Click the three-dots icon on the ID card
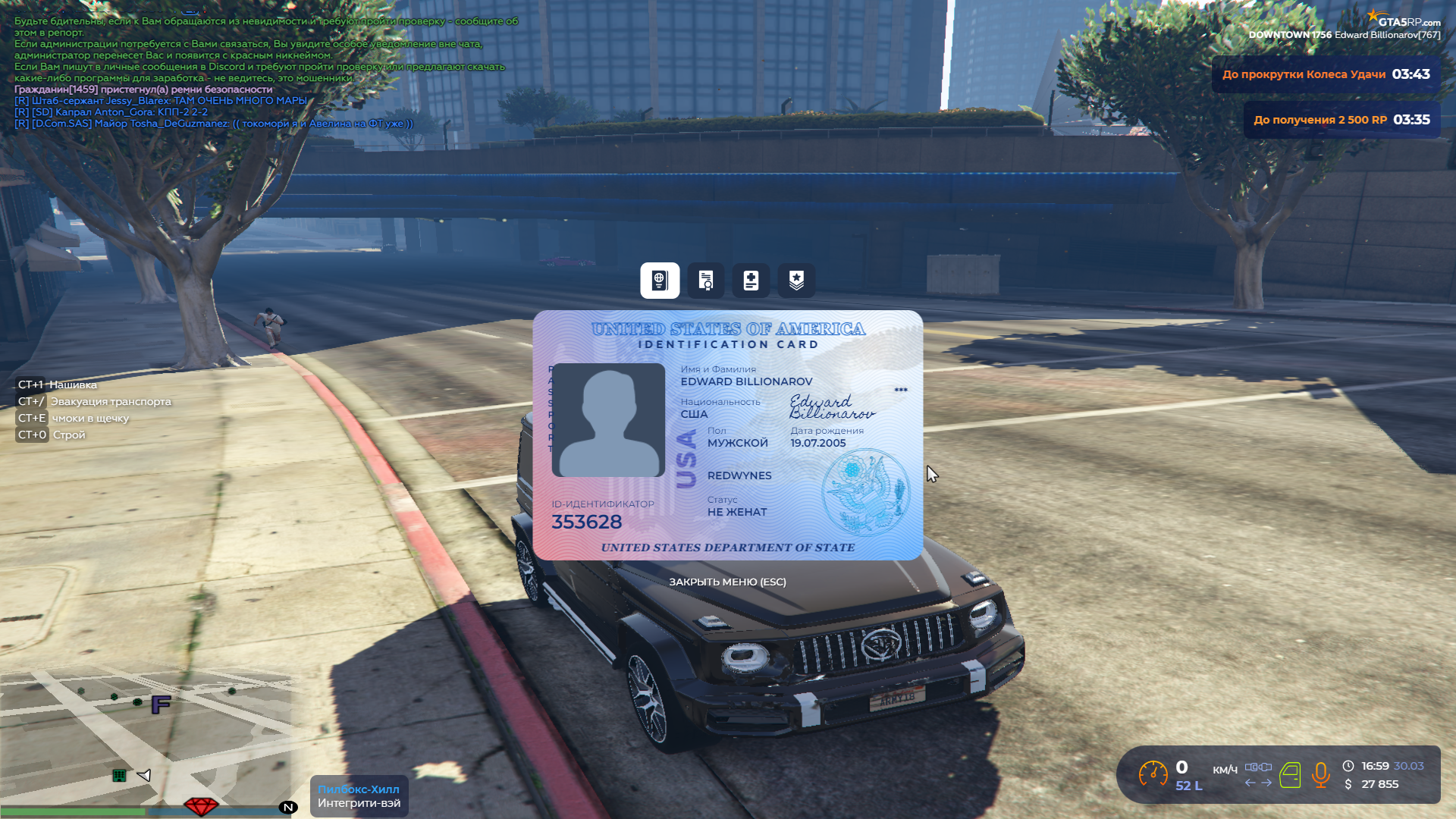This screenshot has height=819, width=1456. 901,390
